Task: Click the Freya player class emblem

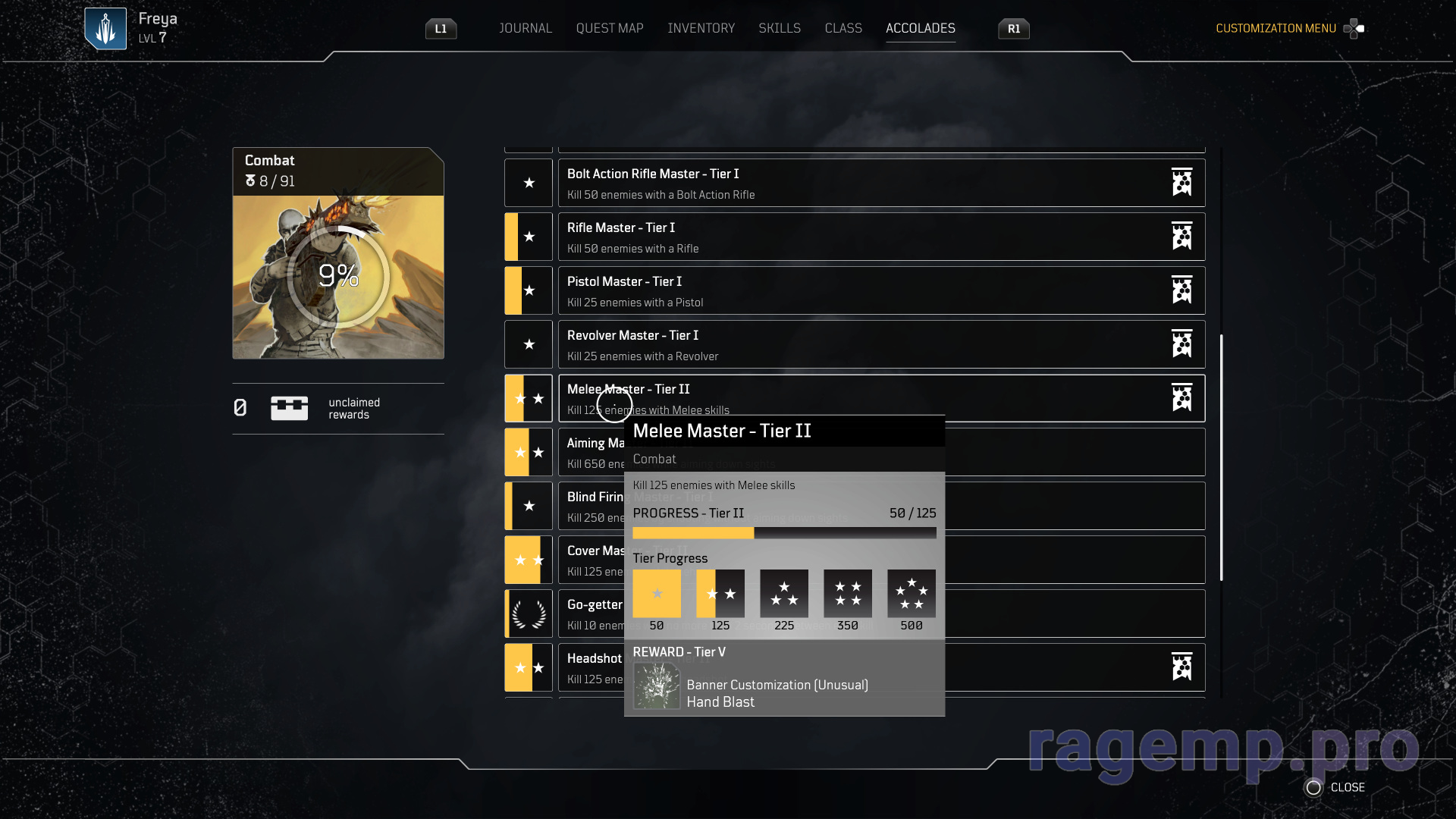Action: [105, 29]
